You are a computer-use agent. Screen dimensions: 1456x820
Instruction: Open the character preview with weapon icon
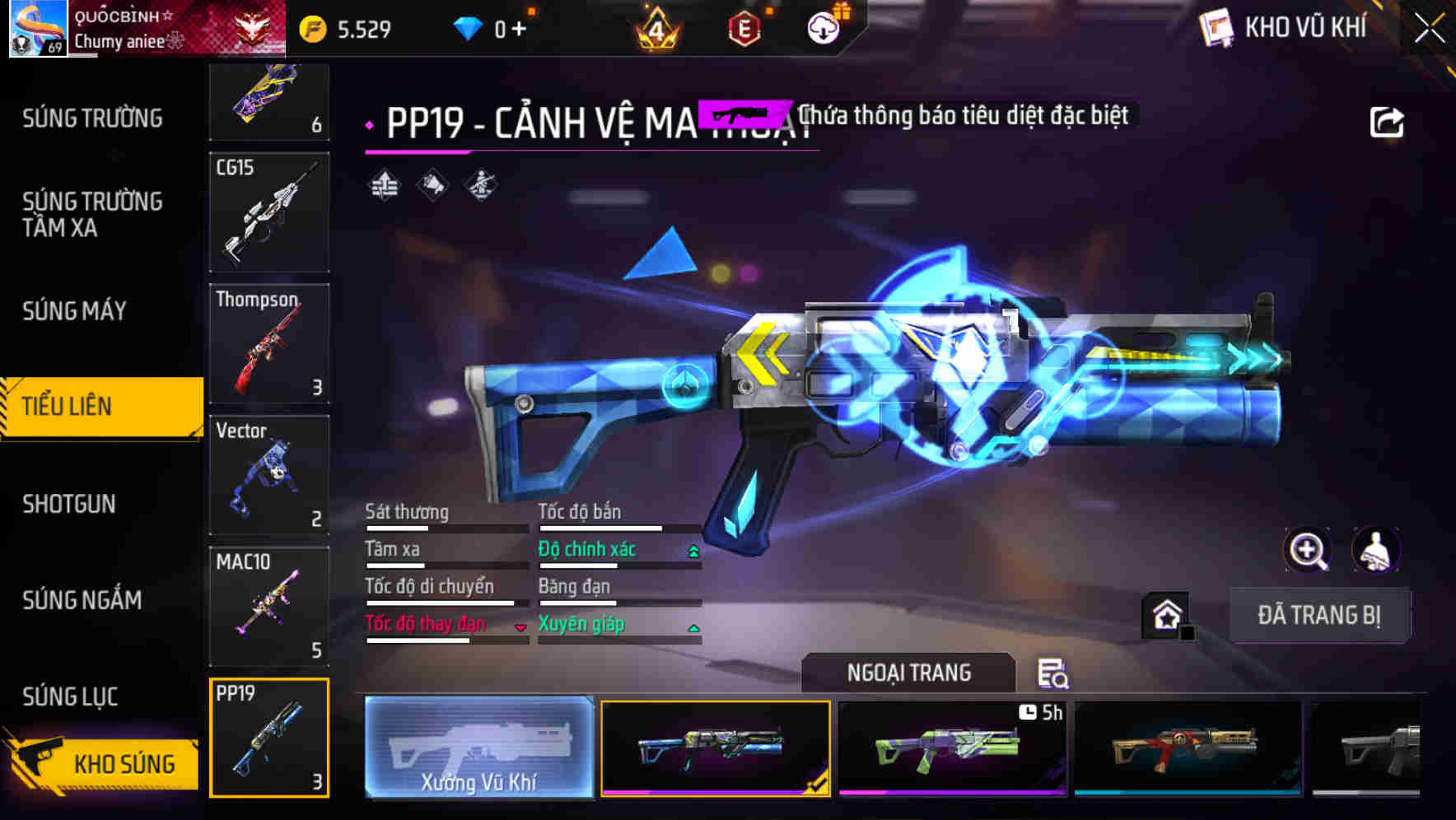[1375, 550]
